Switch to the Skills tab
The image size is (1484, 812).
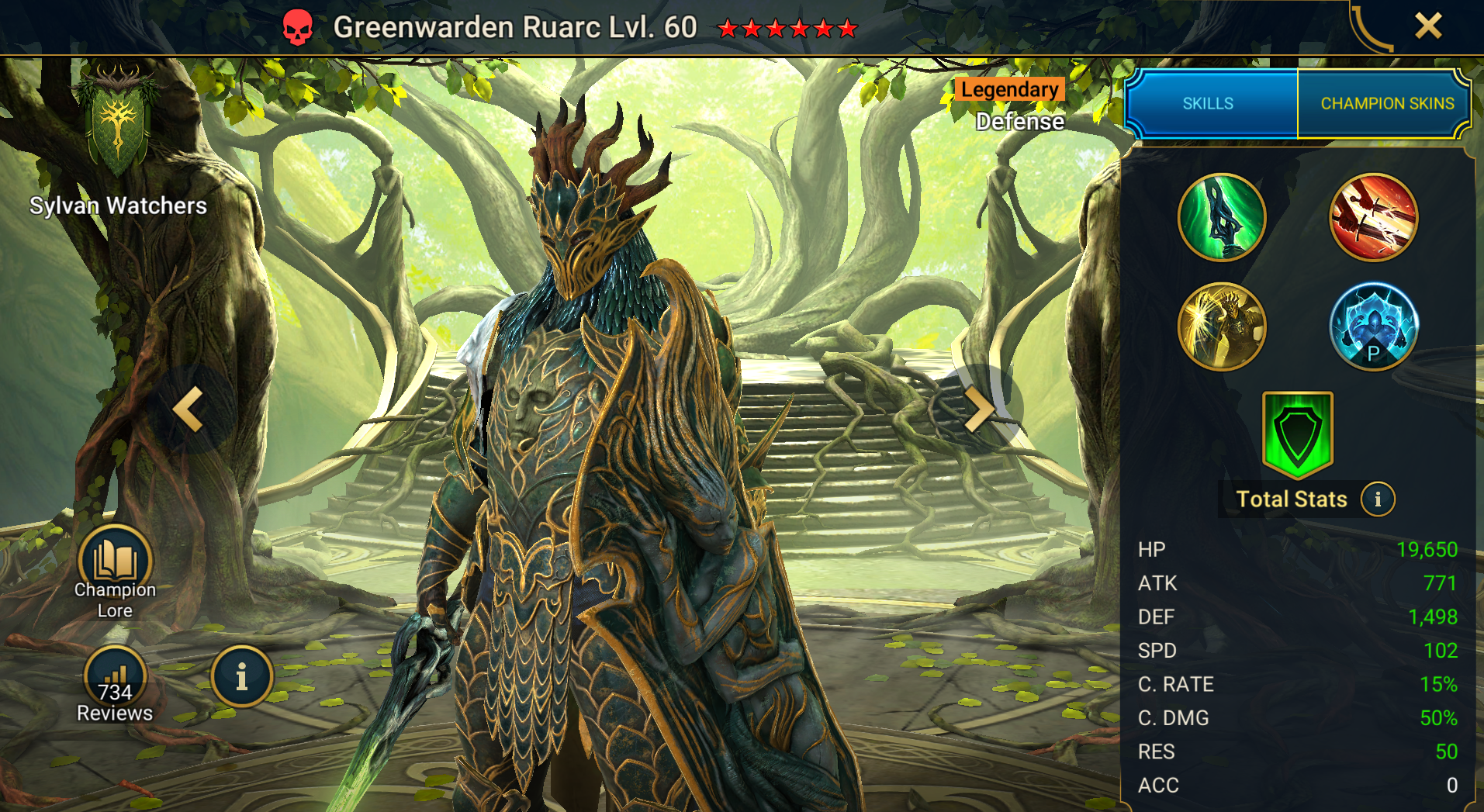(1208, 103)
